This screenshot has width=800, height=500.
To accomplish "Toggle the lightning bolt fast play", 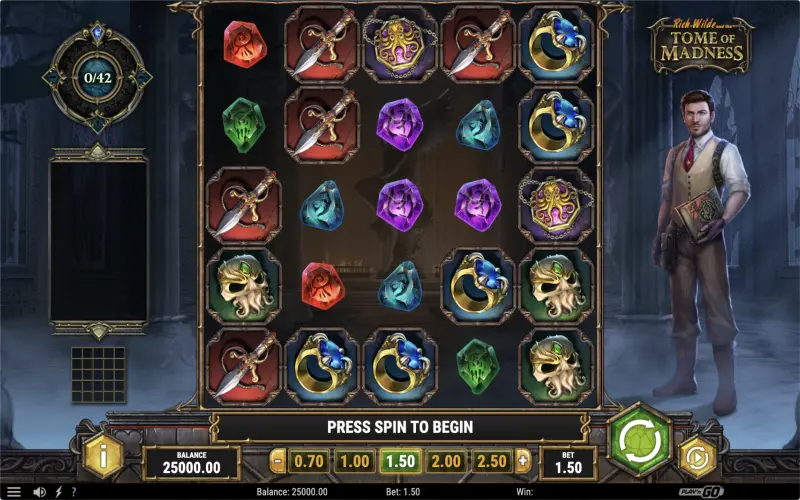I will coord(57,492).
